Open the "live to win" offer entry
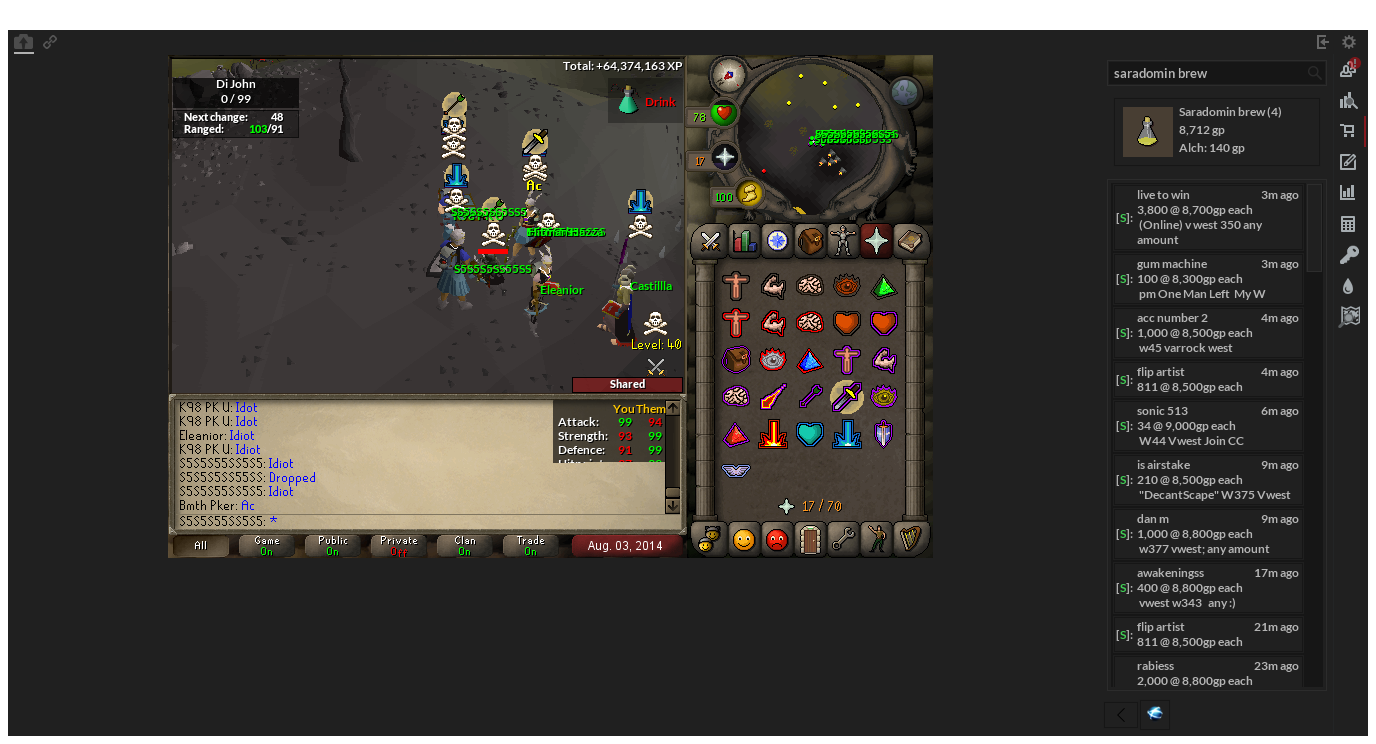This screenshot has height=744, width=1376. (1207, 217)
